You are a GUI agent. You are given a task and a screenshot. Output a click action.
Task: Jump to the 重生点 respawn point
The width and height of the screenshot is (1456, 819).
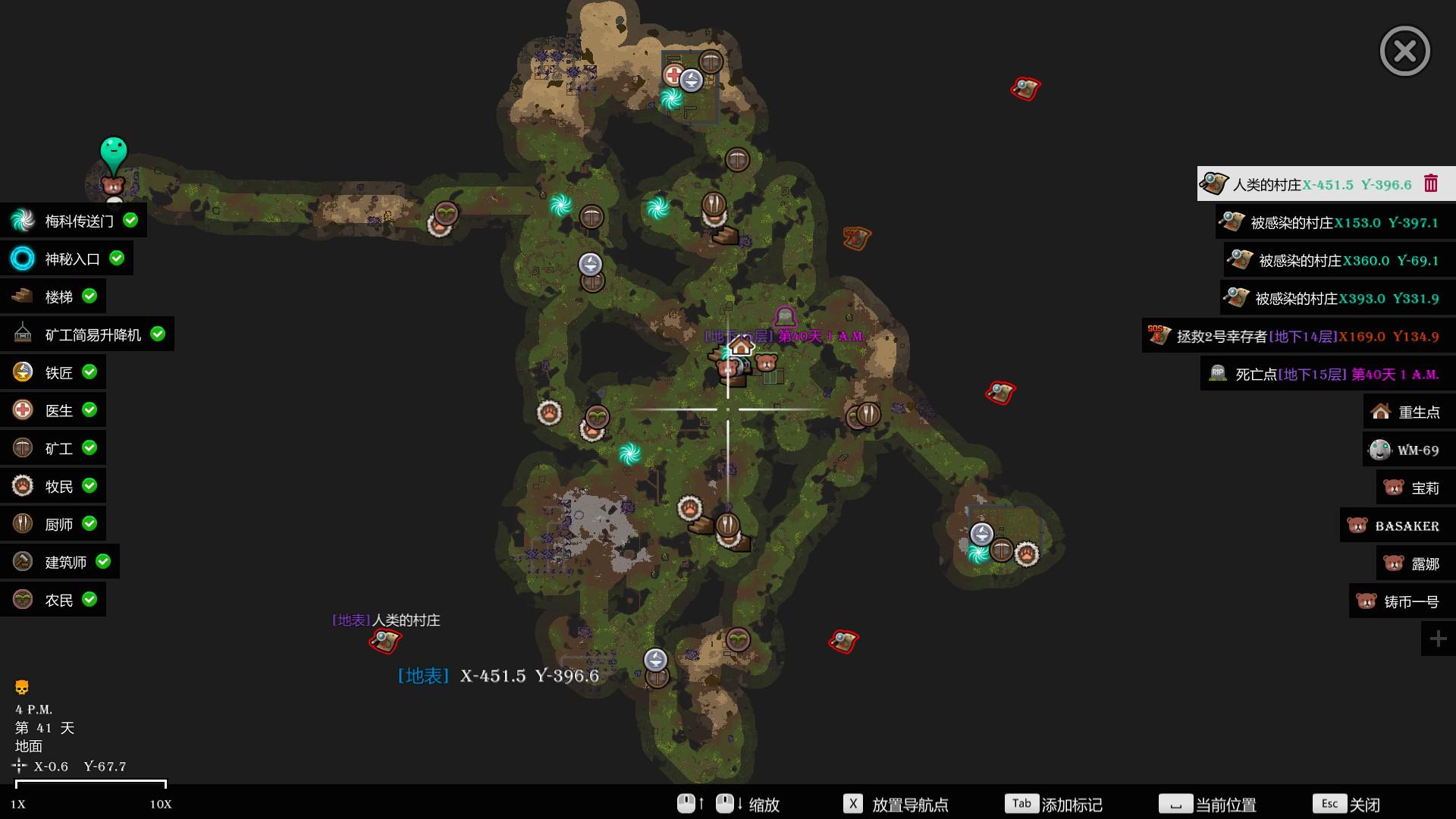pos(1409,412)
